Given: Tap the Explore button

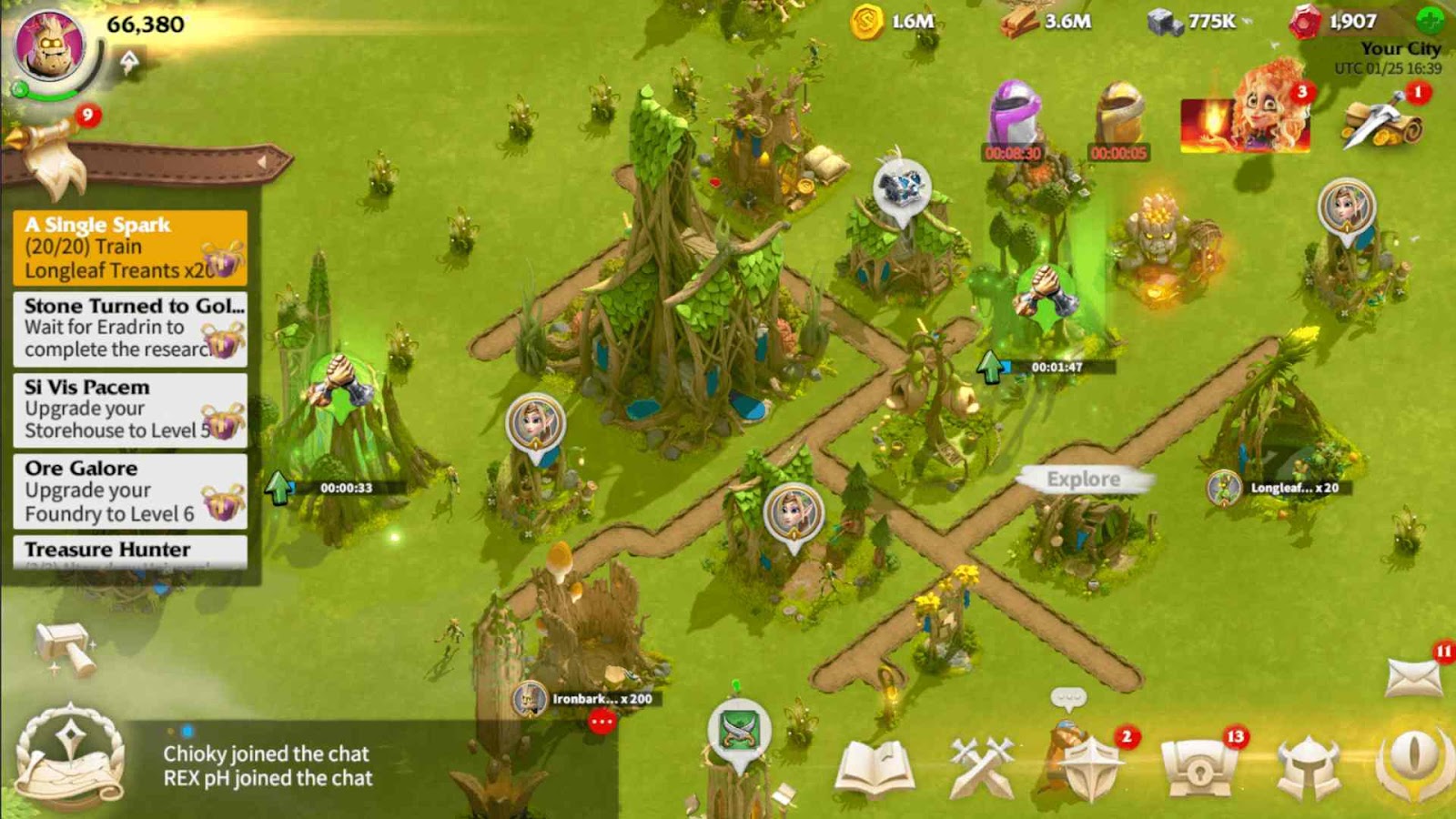Looking at the screenshot, I should point(1083,479).
